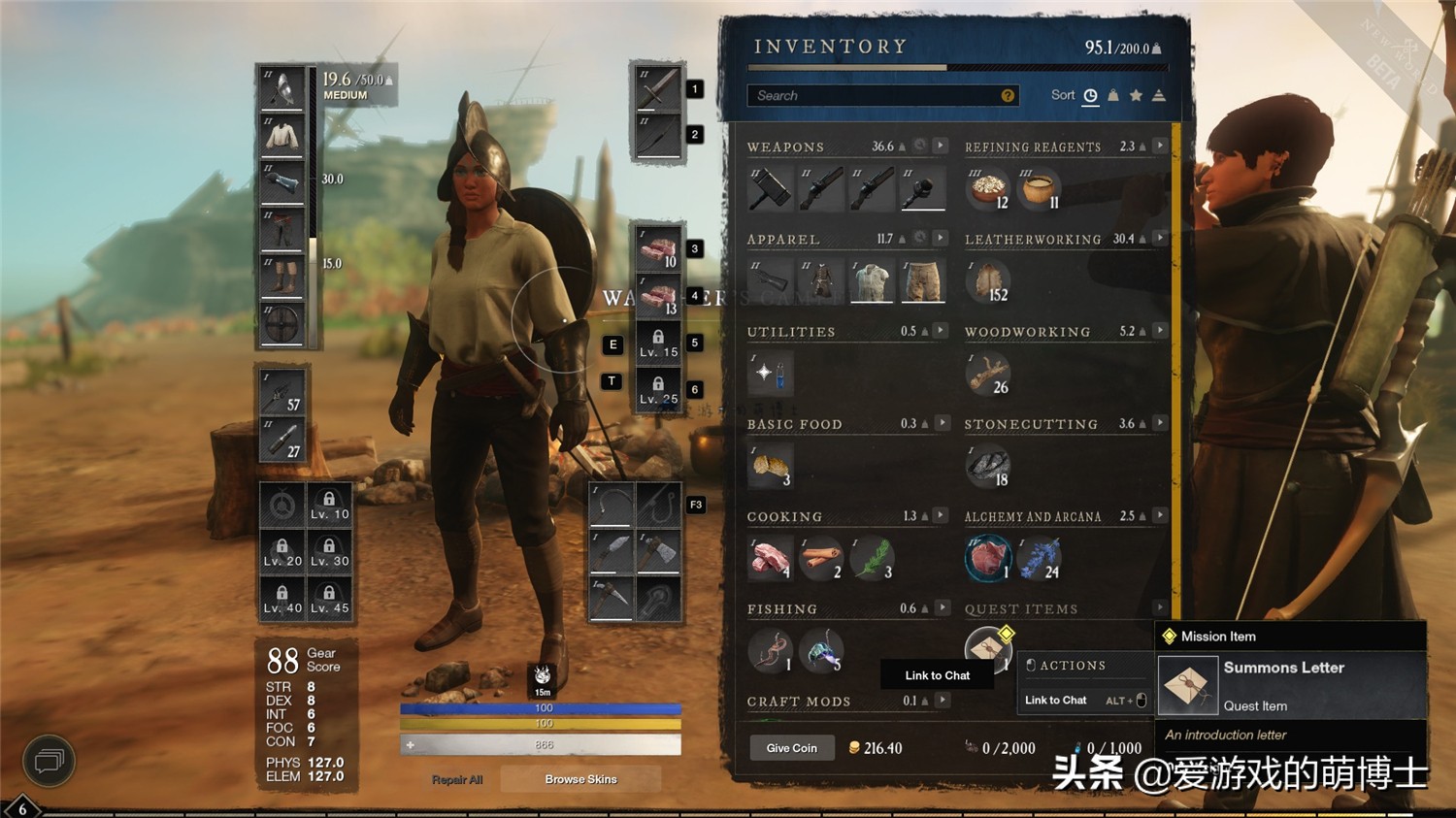Select the rawhide stack of 152

tap(988, 281)
